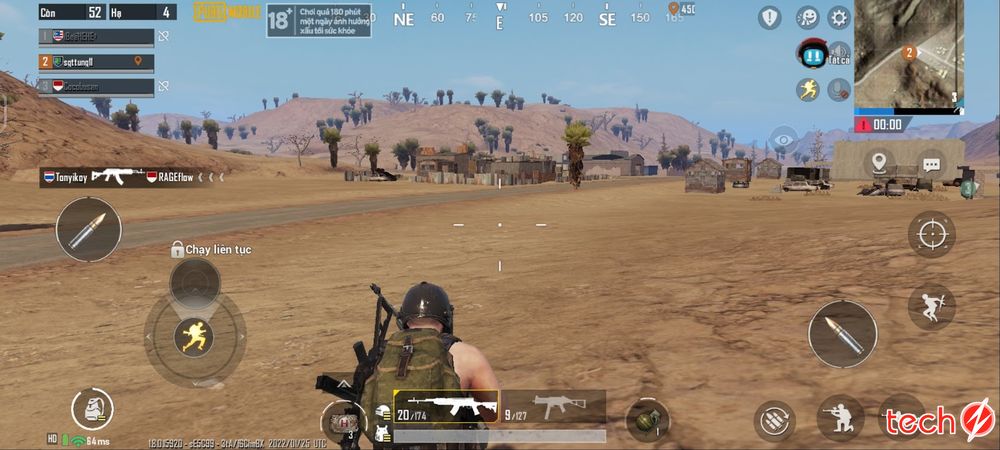1000x450 pixels.
Task: Activate the free-look eye button
Action: (x=784, y=138)
